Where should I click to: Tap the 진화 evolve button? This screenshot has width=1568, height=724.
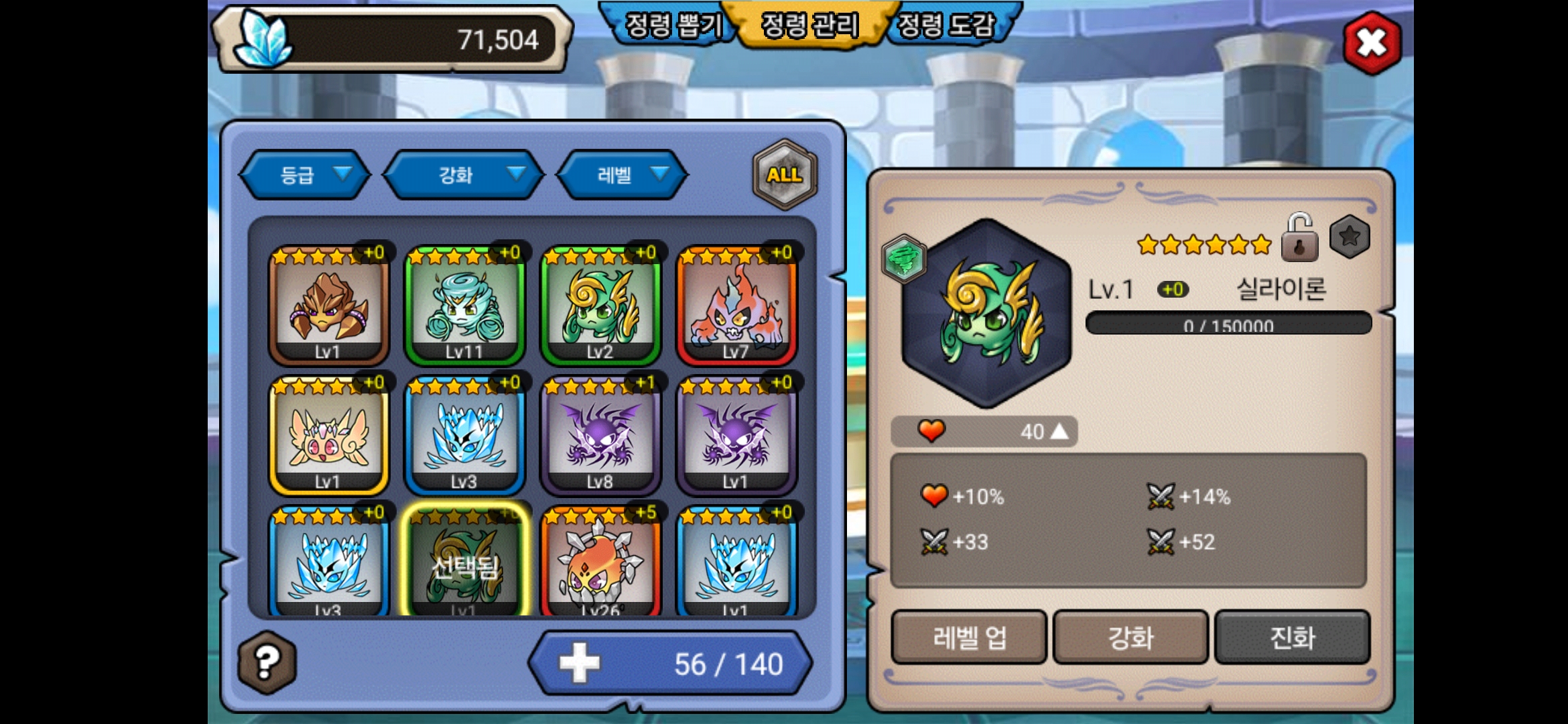[x=1292, y=637]
